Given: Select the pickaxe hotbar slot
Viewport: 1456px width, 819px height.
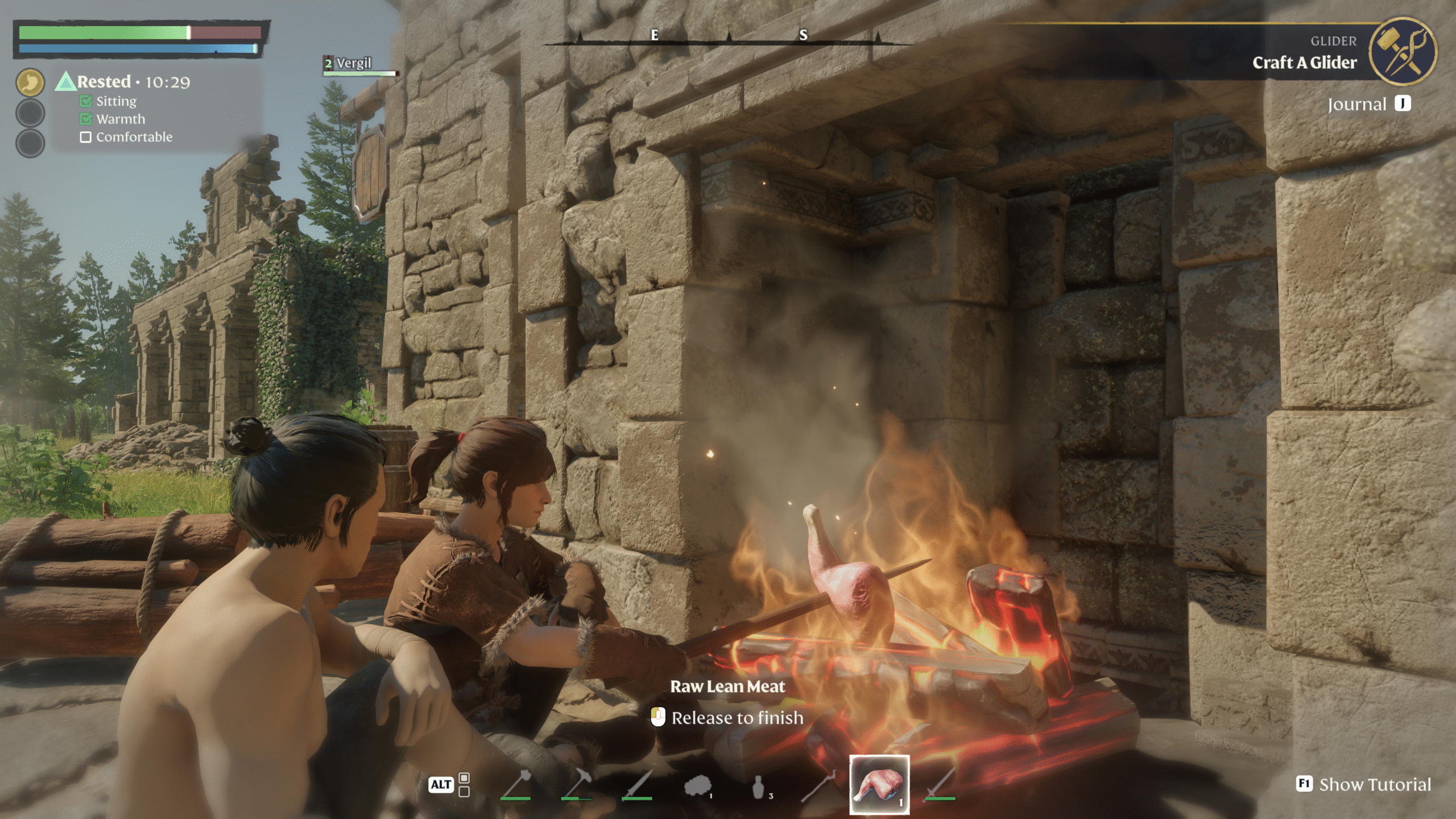Looking at the screenshot, I should click(576, 785).
